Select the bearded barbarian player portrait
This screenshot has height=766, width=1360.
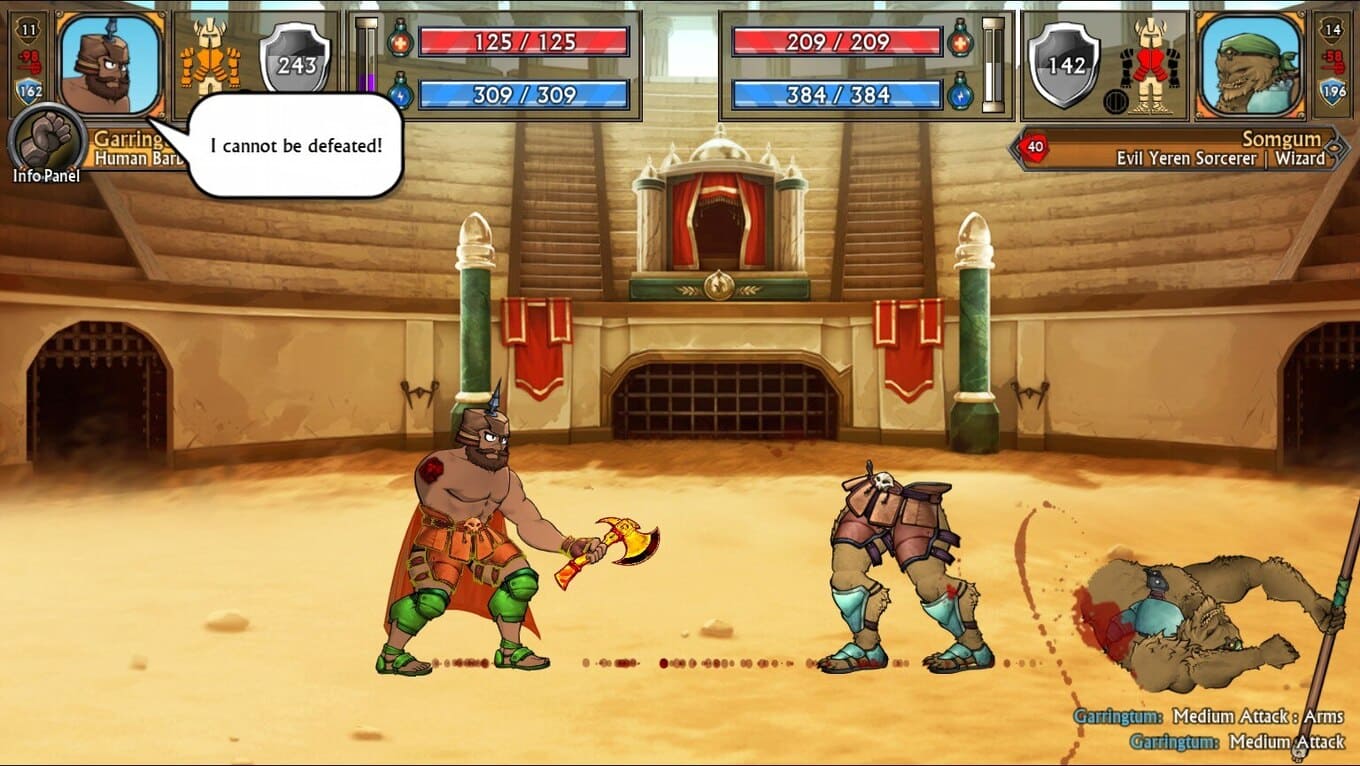110,62
